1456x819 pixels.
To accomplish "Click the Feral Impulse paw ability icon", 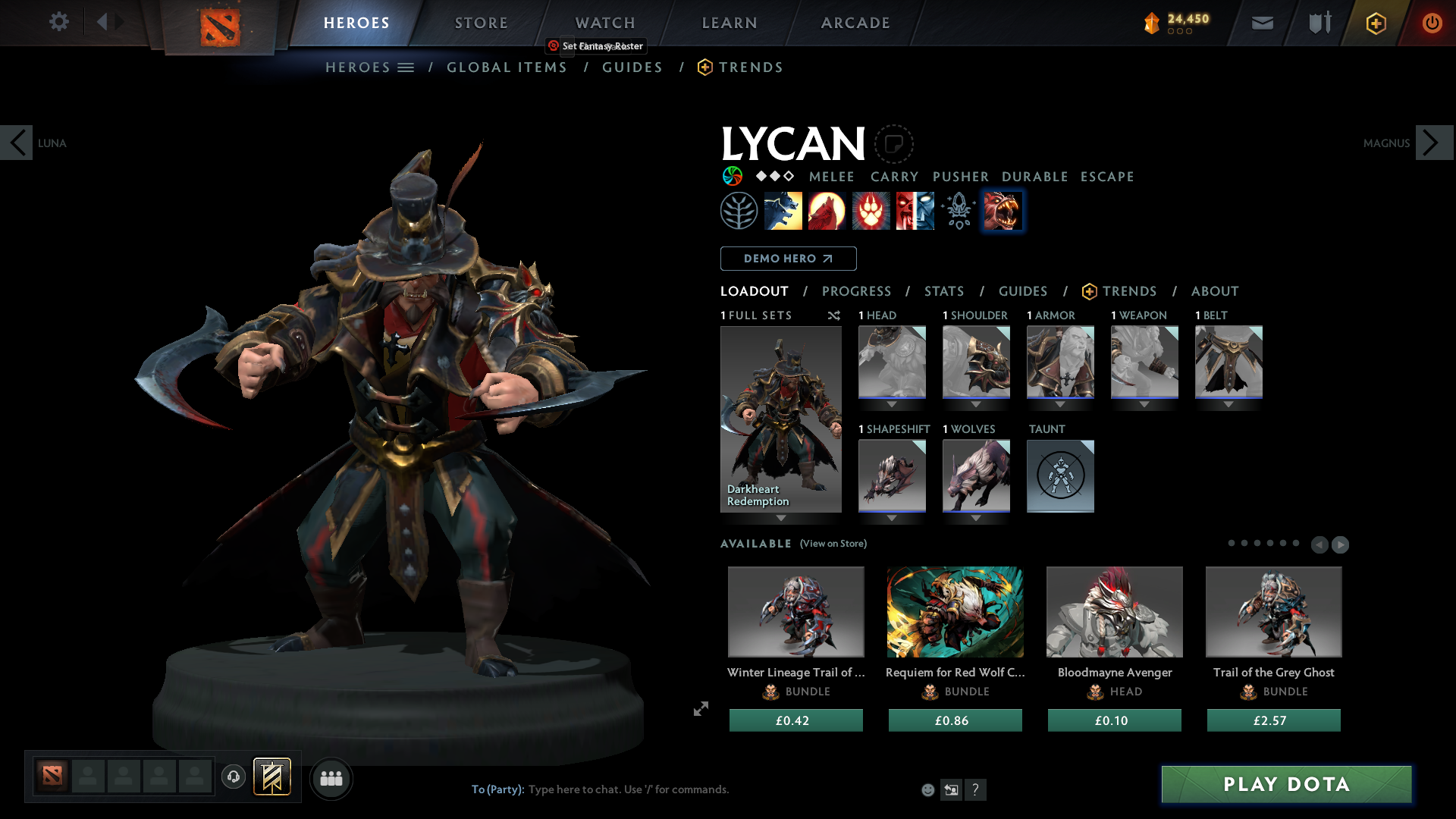I will (871, 210).
